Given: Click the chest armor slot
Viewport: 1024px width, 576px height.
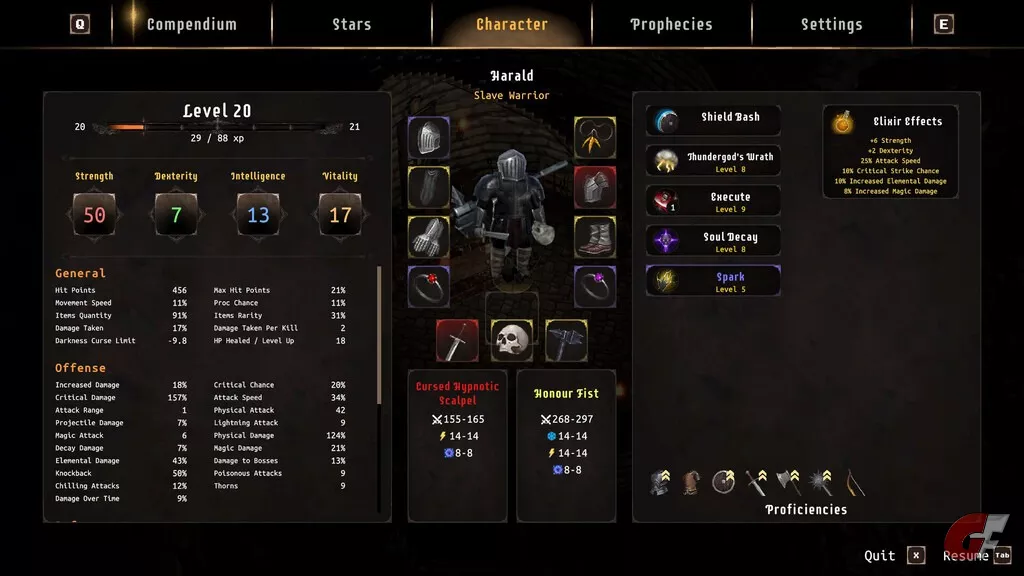Looking at the screenshot, I should 595,187.
